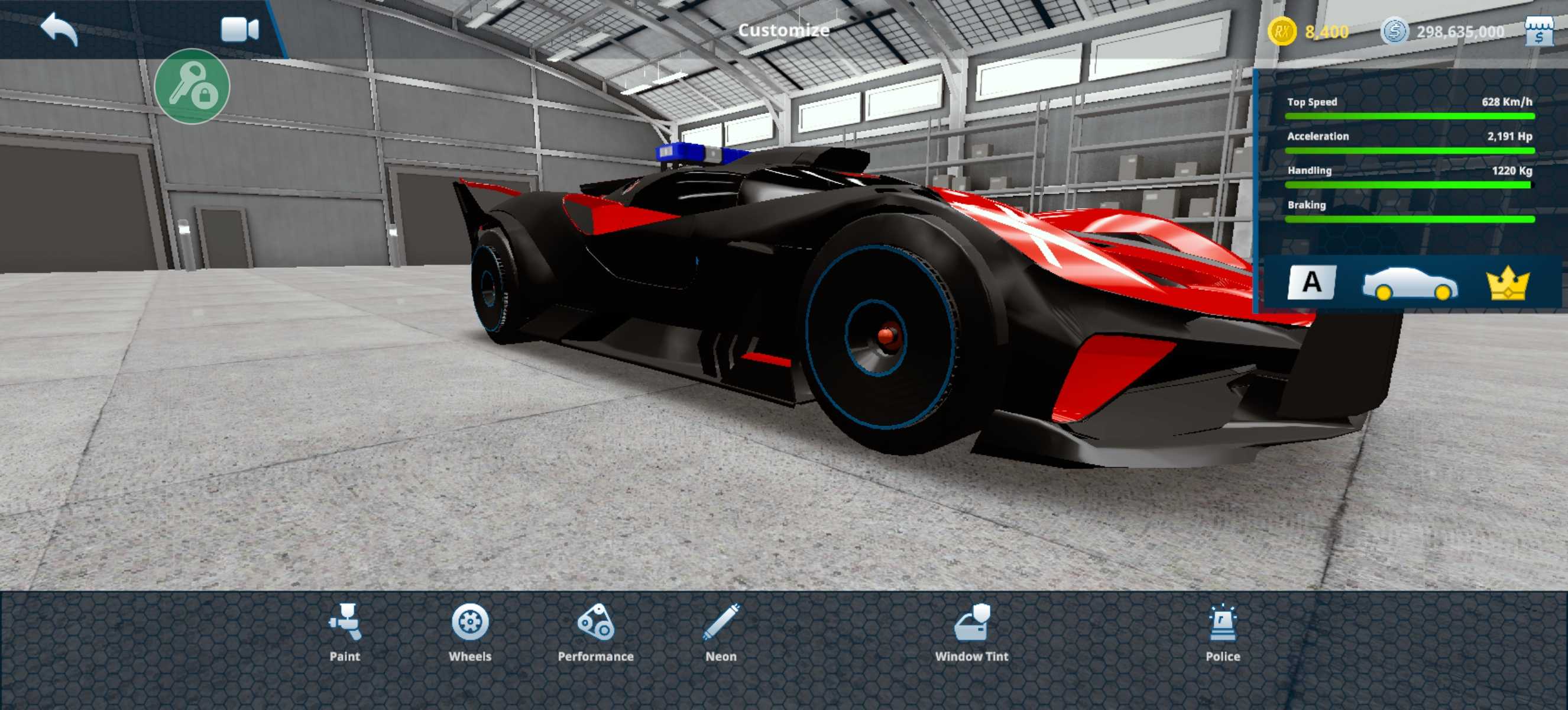Select the white car icon

(1410, 284)
